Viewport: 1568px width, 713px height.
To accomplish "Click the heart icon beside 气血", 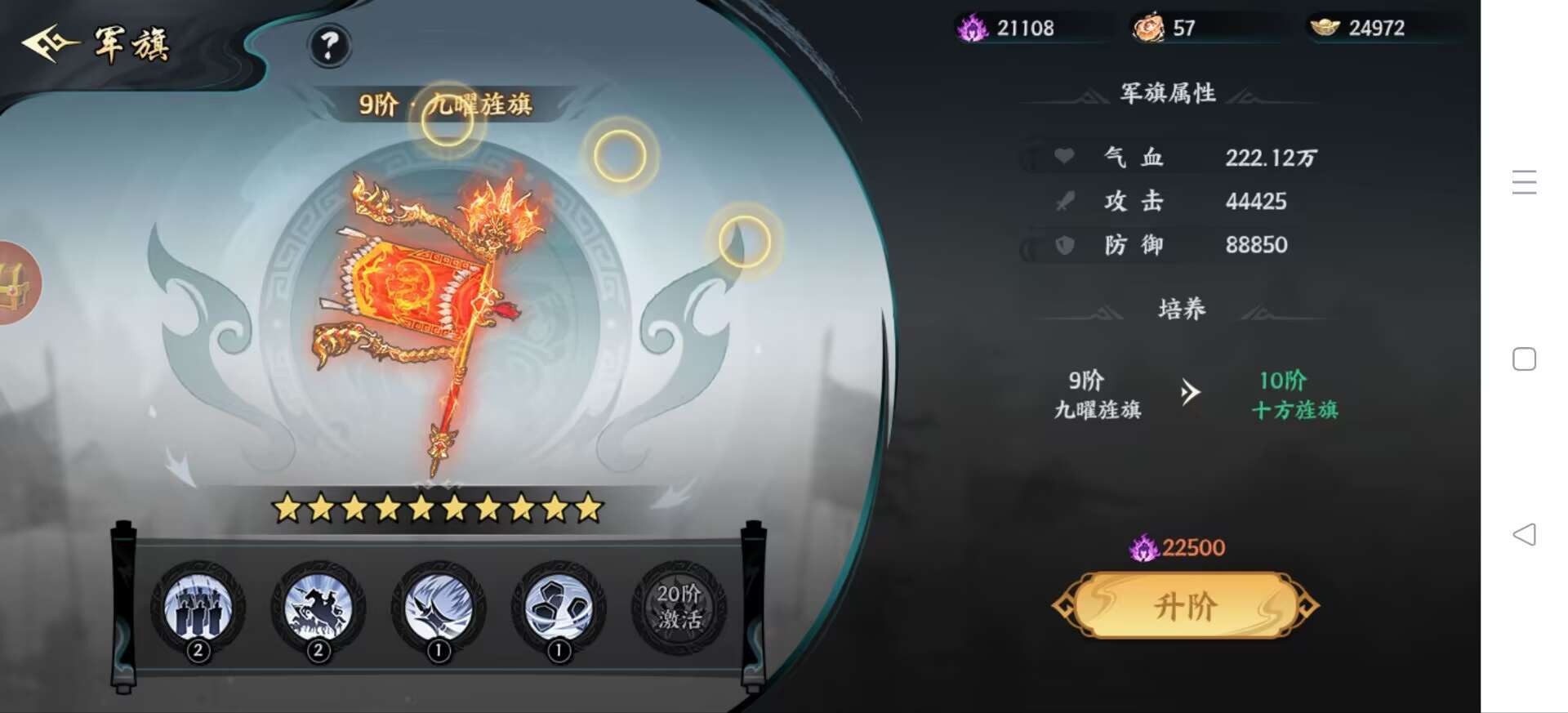I will [x=1066, y=157].
